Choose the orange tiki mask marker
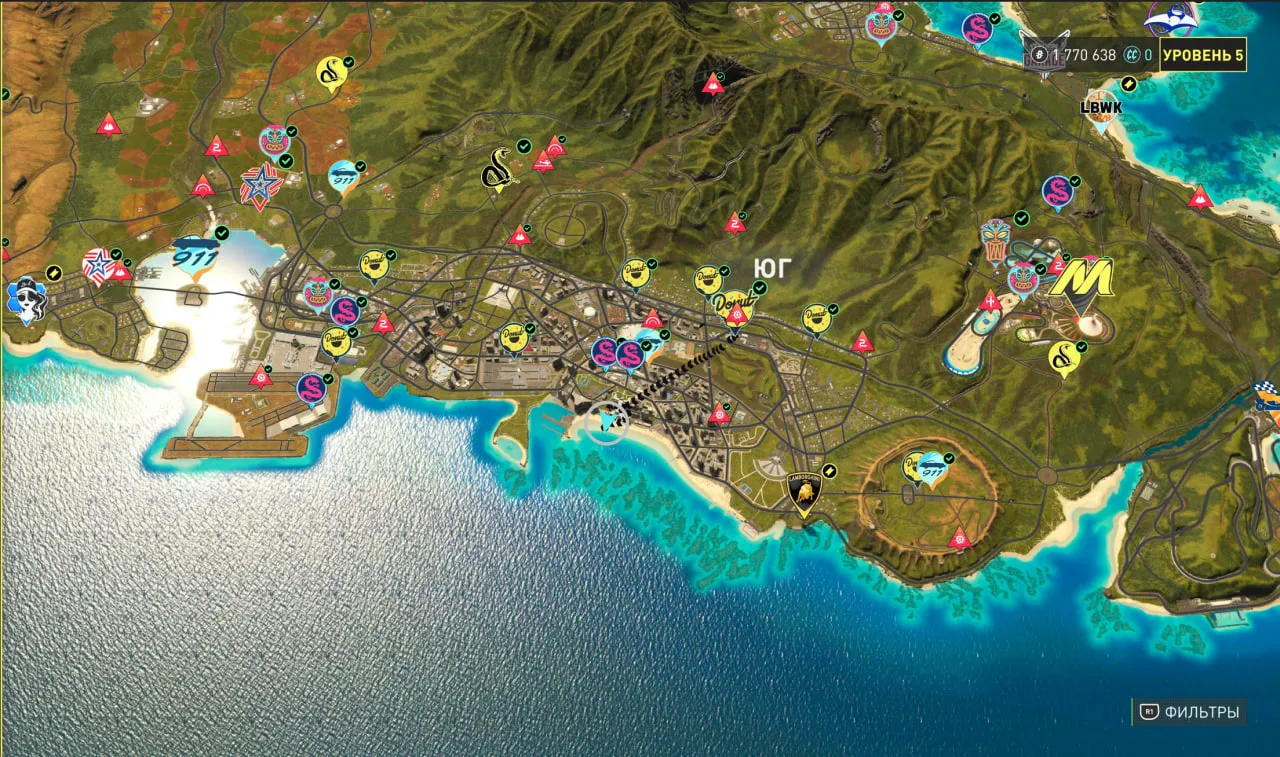Screen dimensions: 1280x757 coord(995,241)
